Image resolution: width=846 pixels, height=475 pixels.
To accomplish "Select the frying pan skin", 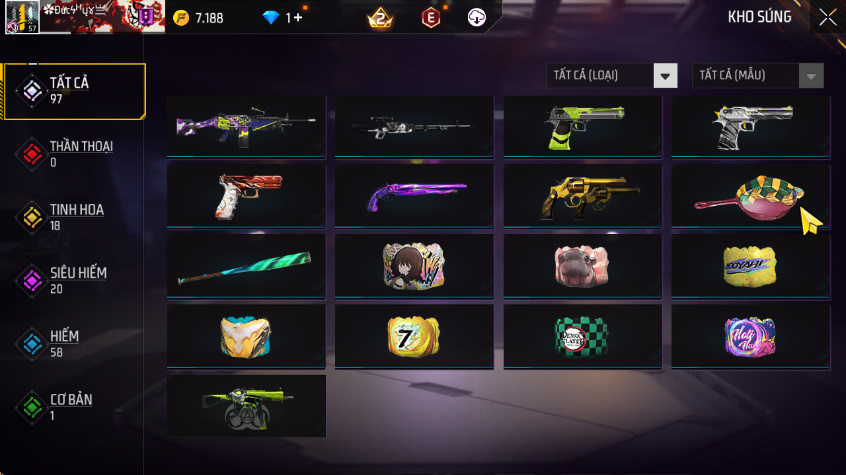I will (750, 194).
